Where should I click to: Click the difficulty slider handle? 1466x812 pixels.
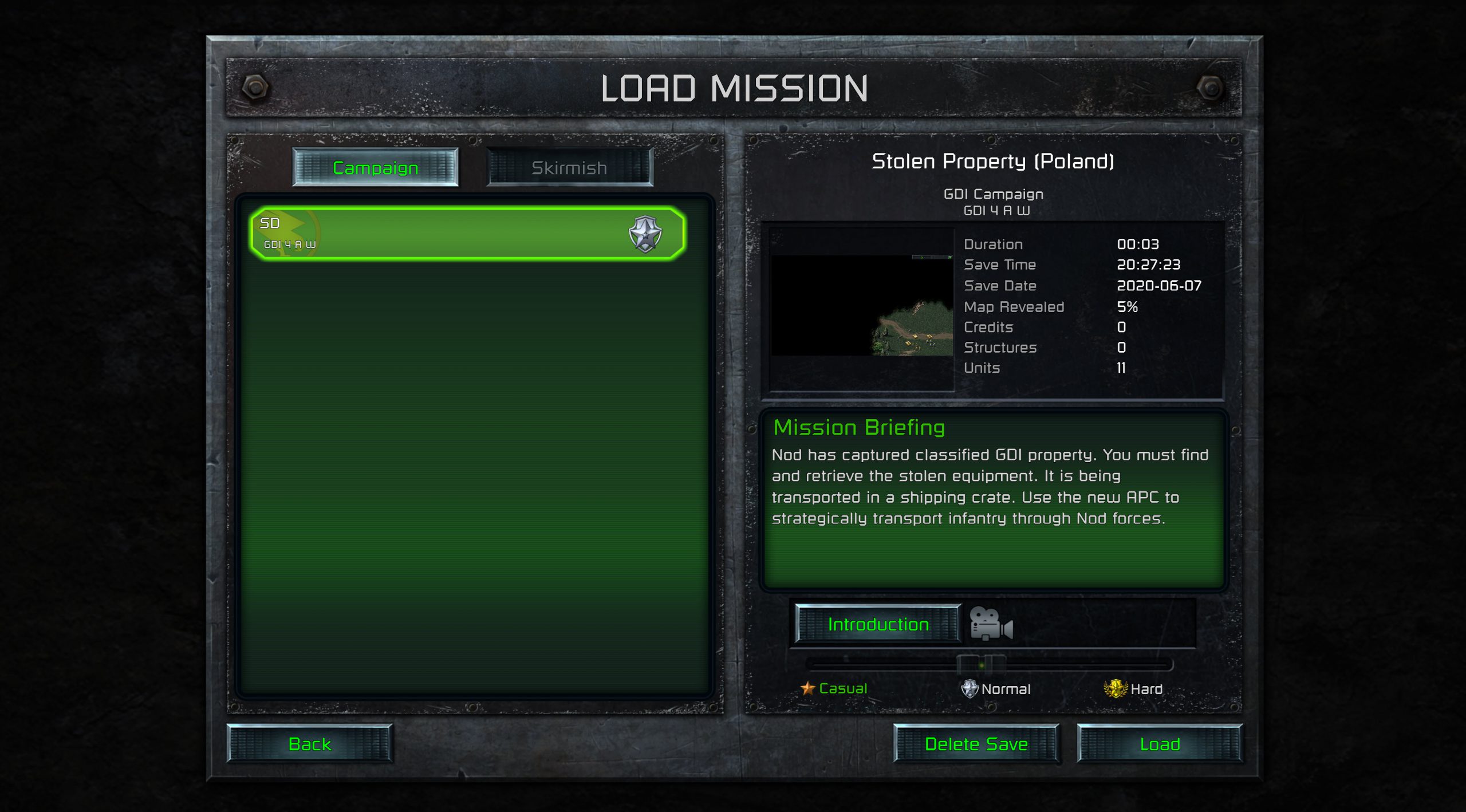point(981,665)
